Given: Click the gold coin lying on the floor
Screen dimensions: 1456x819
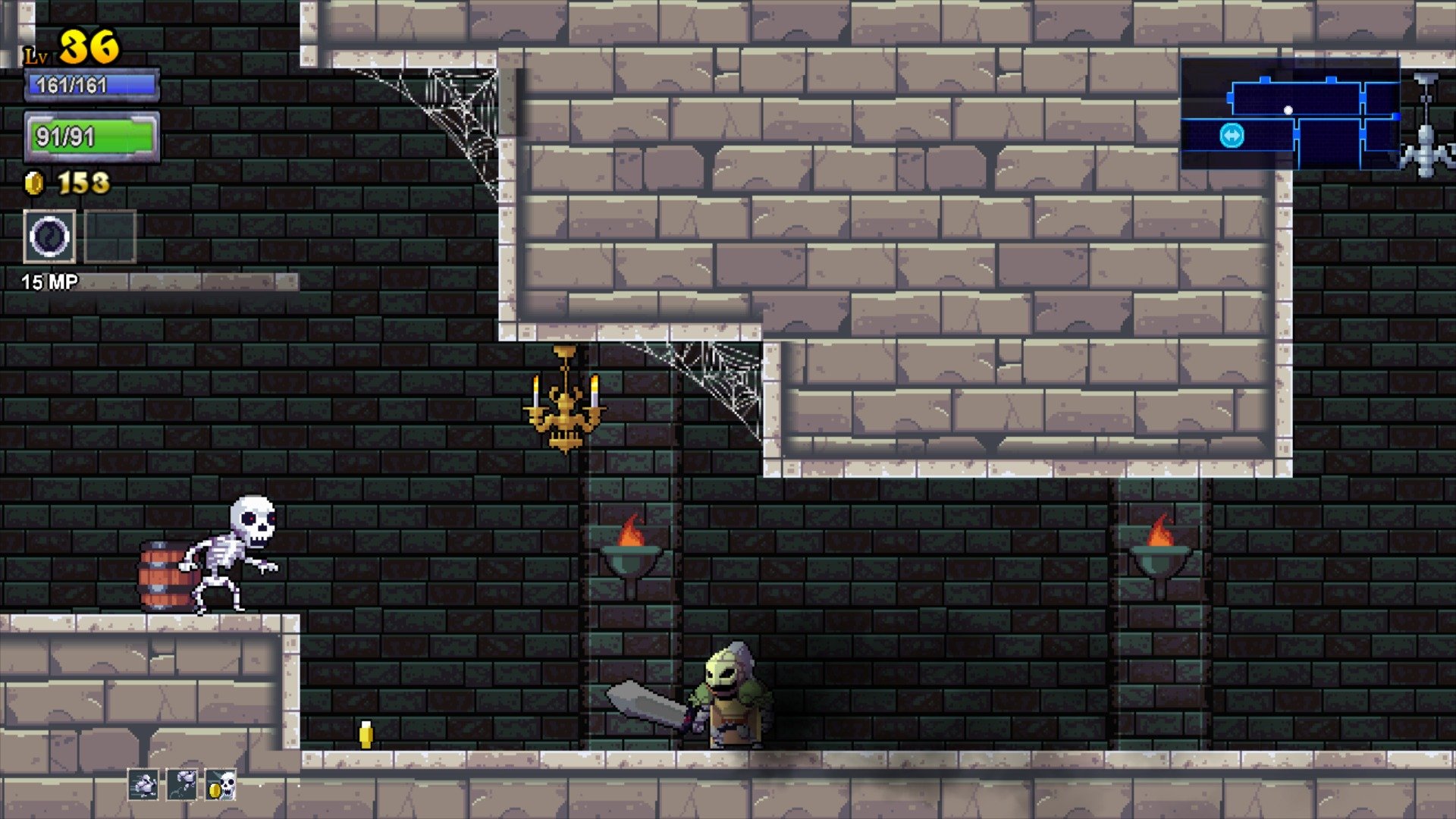Looking at the screenshot, I should (x=365, y=734).
